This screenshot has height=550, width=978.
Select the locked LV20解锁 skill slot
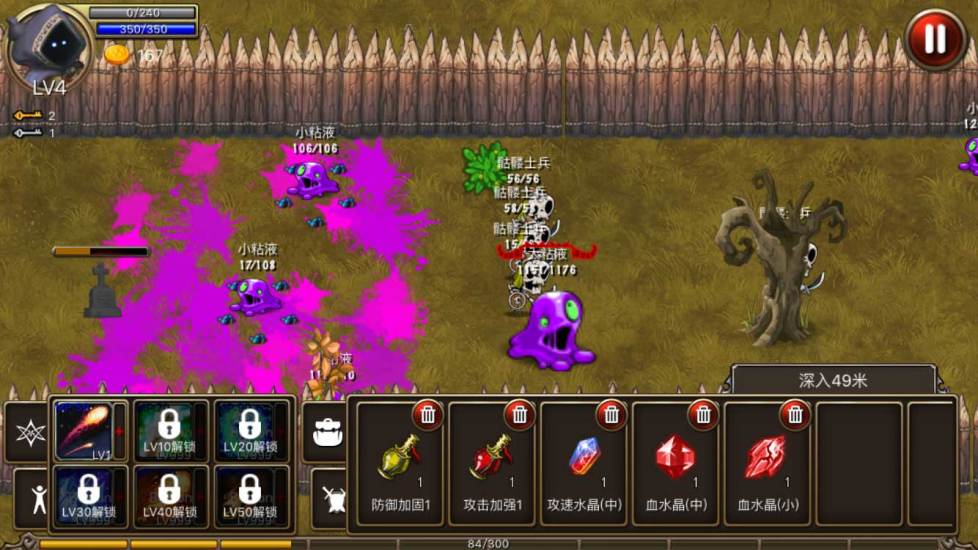250,430
